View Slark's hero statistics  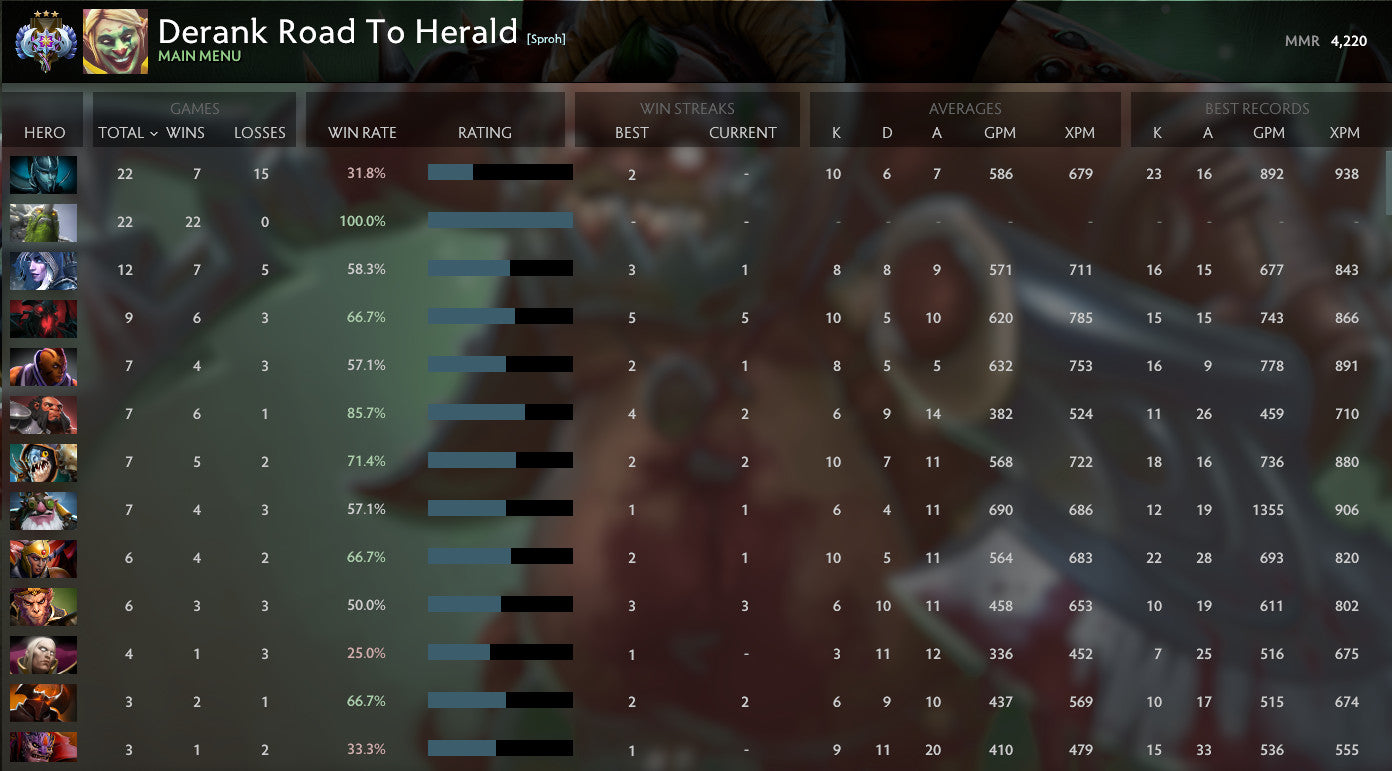point(43,462)
